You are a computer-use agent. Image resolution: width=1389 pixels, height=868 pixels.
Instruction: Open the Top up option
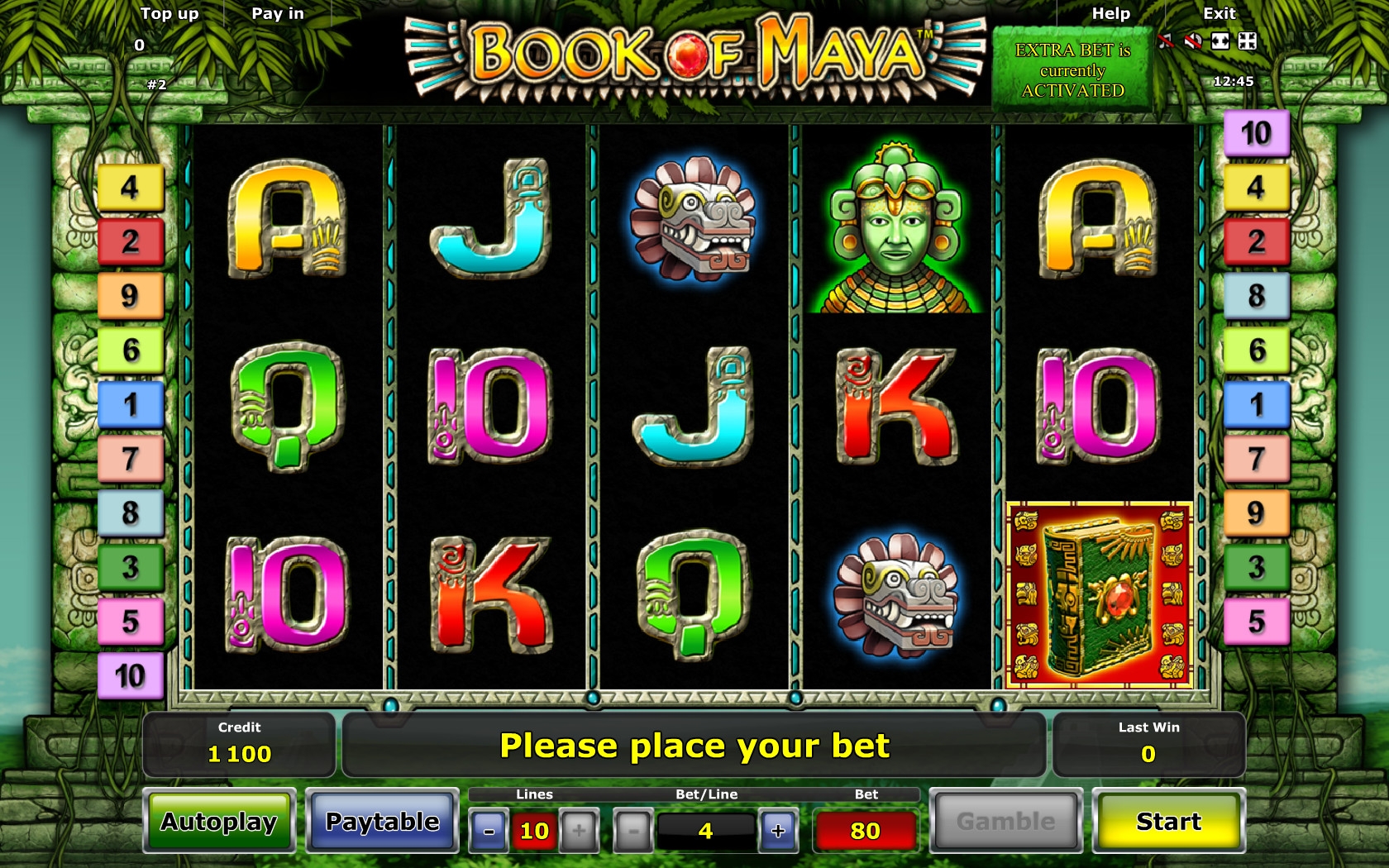(169, 14)
